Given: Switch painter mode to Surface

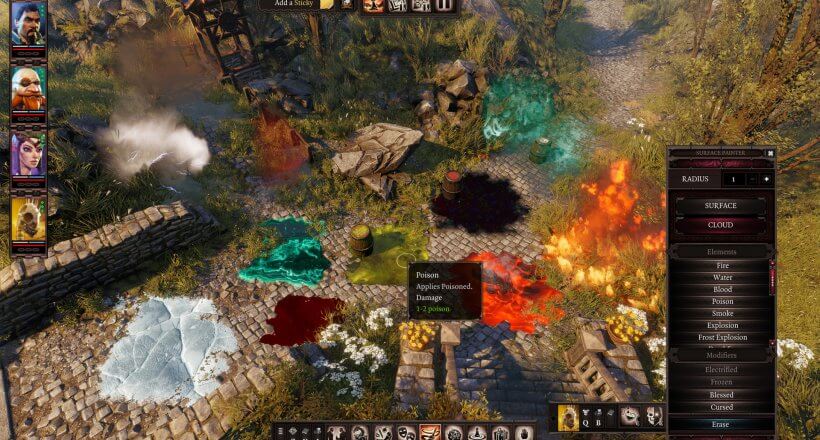Looking at the screenshot, I should click(x=721, y=206).
